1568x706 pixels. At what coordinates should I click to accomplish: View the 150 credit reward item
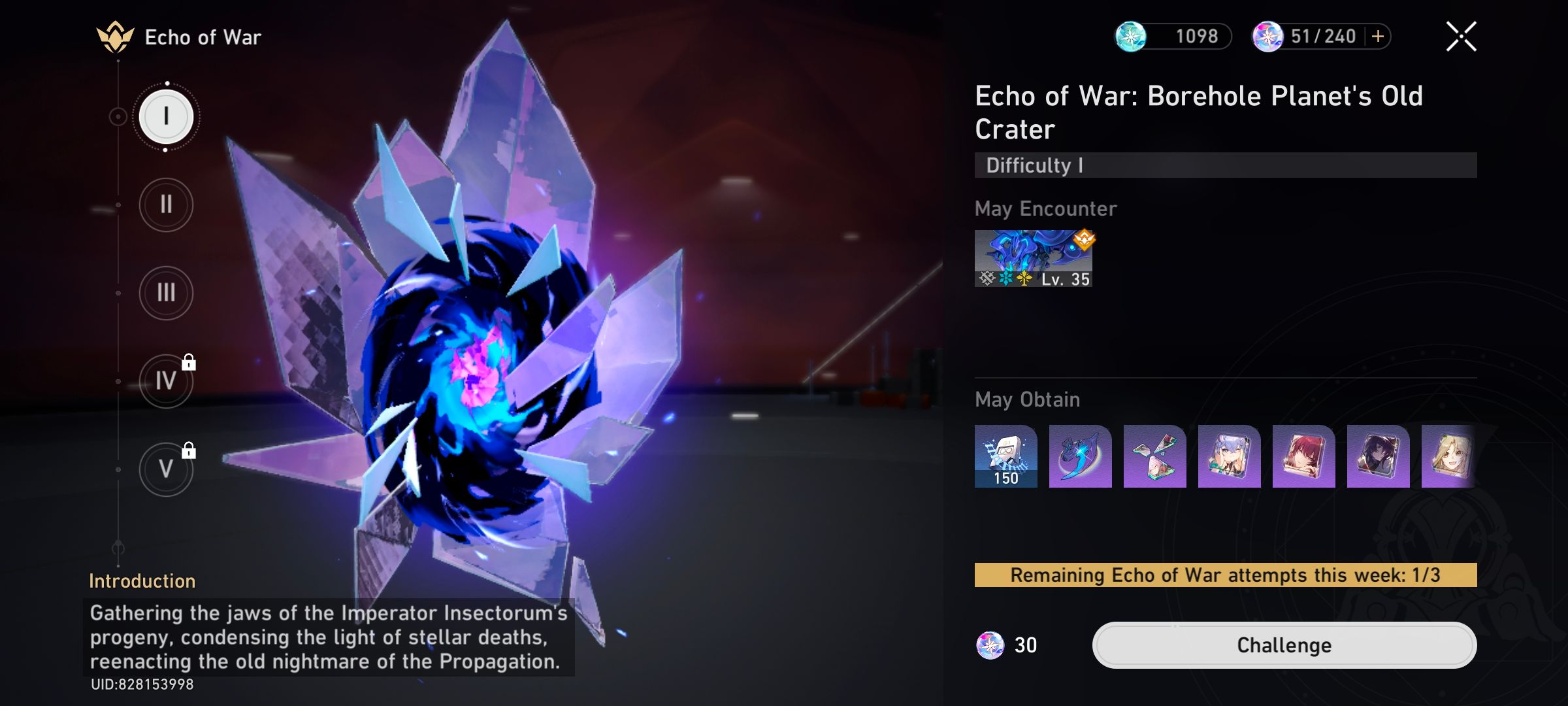1006,456
